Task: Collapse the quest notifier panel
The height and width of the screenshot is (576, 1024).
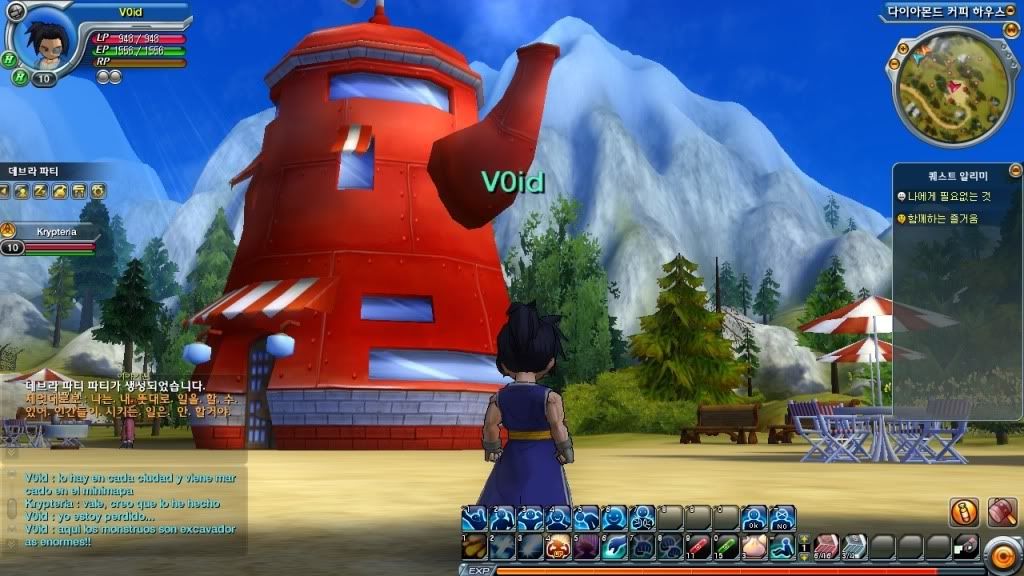Action: click(1015, 170)
